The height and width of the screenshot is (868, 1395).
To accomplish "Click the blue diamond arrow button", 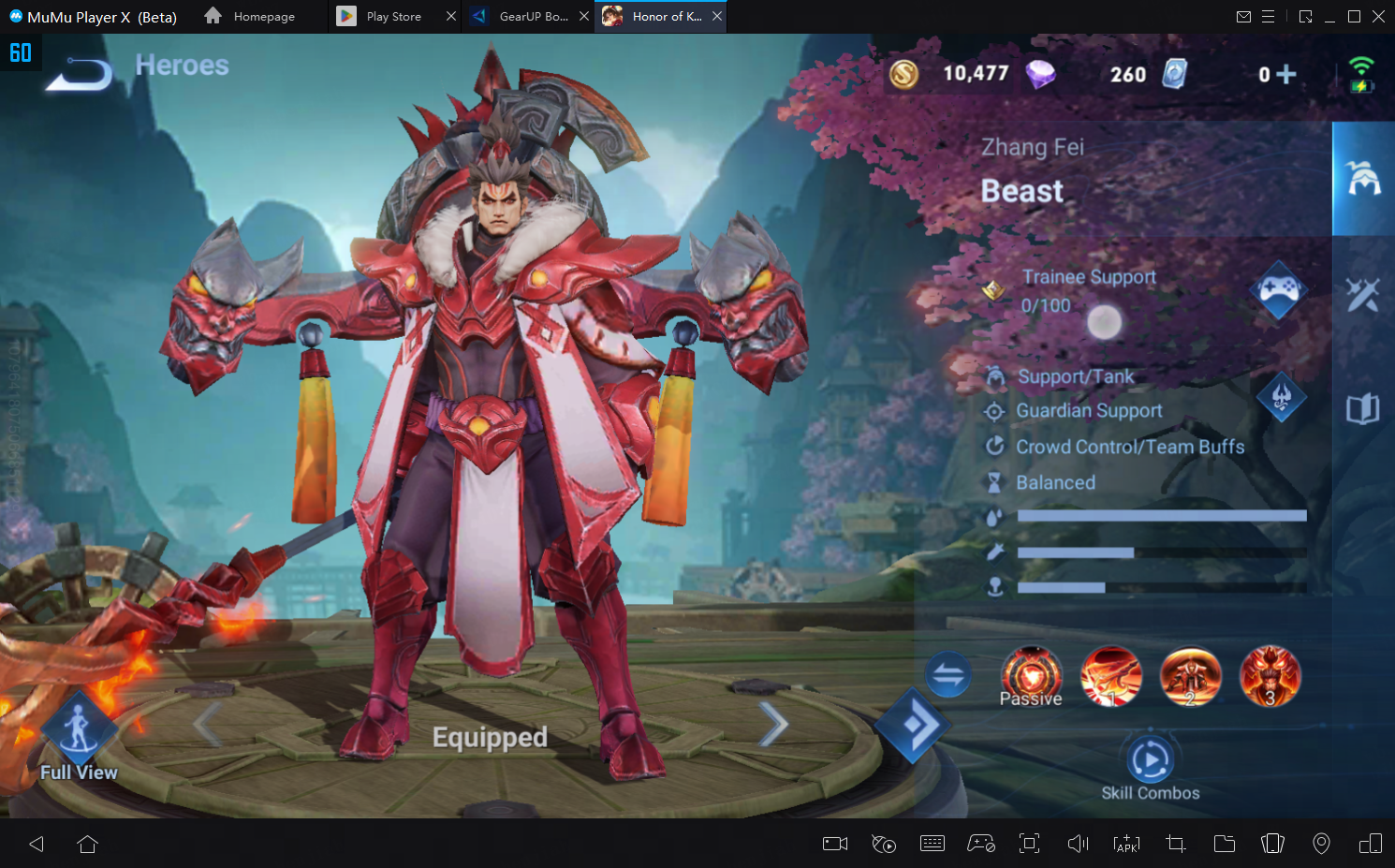I will pos(913,725).
